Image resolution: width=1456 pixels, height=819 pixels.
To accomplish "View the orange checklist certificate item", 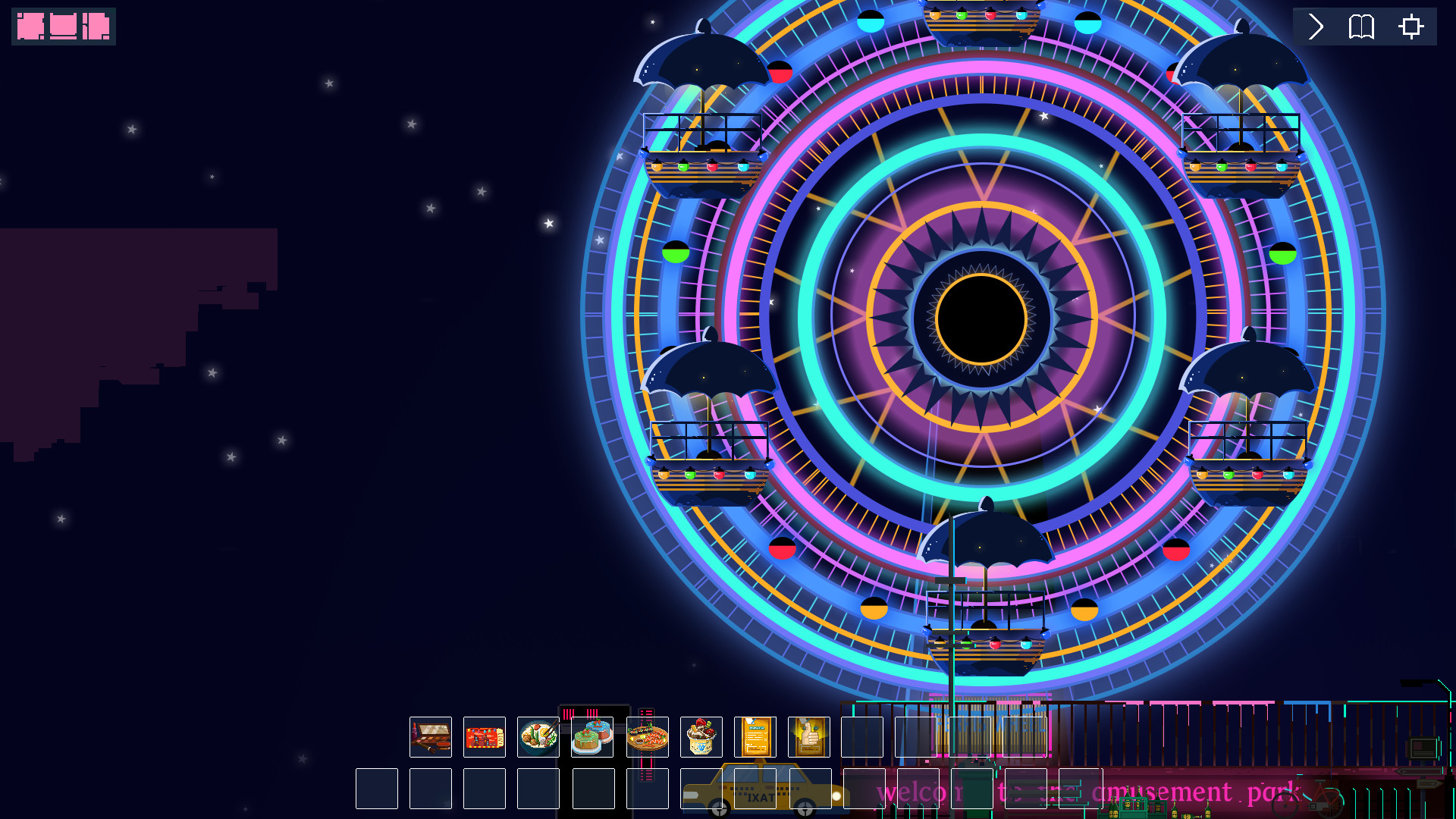I will point(754,736).
